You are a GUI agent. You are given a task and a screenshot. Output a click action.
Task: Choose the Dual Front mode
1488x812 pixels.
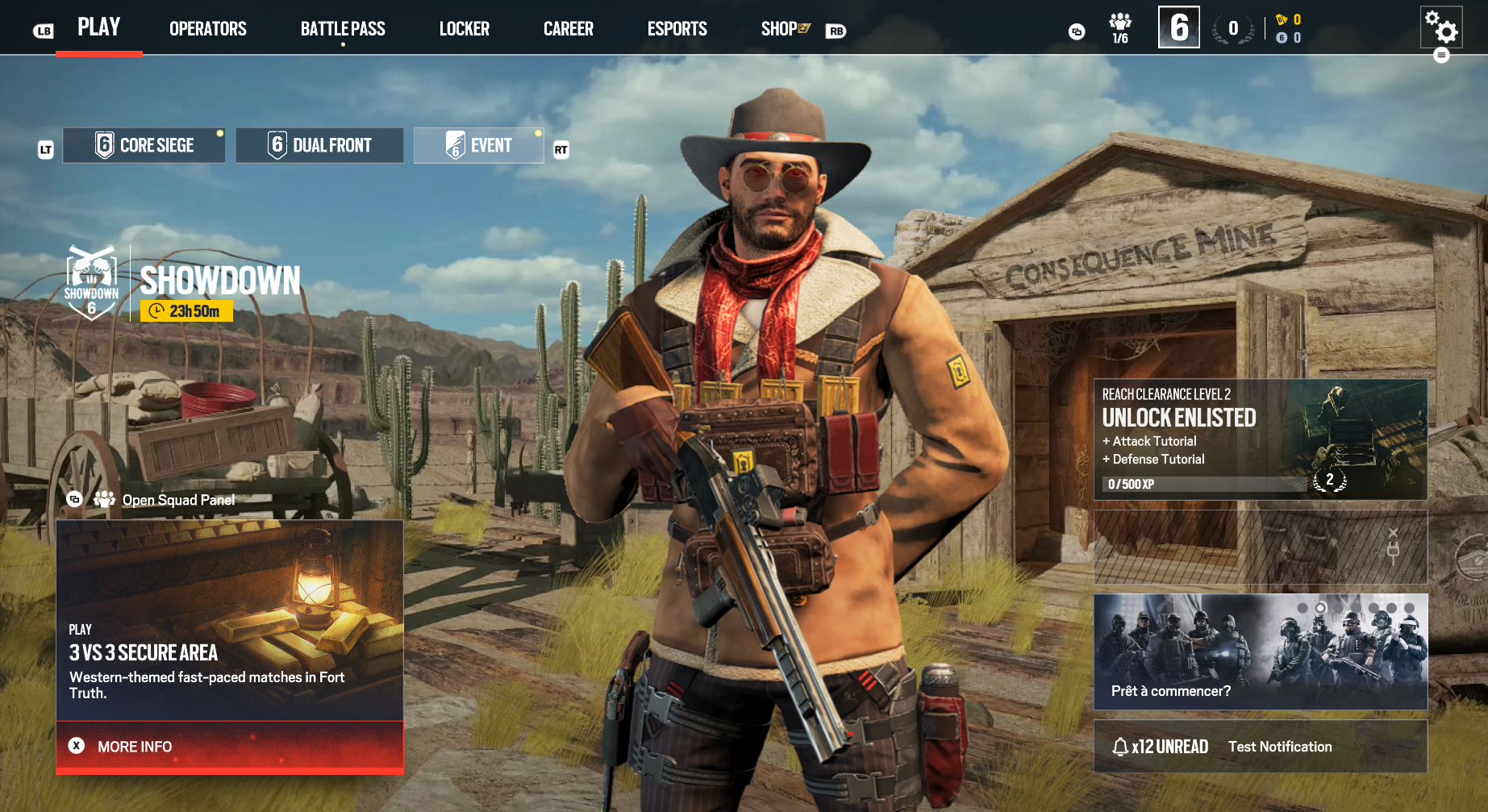(319, 146)
